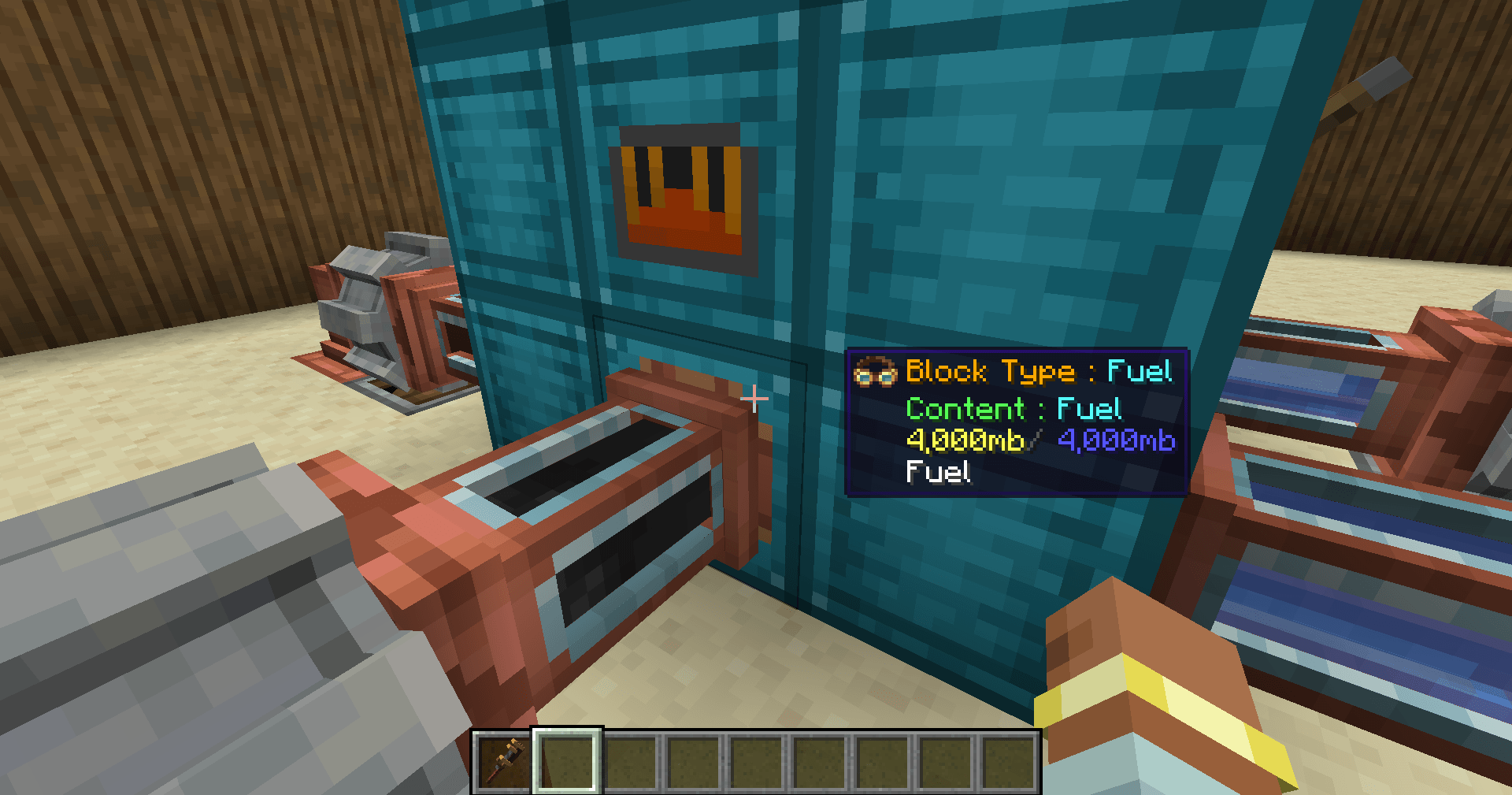Toggle the fuel gauge readout
1512x795 pixels.
pos(967,441)
